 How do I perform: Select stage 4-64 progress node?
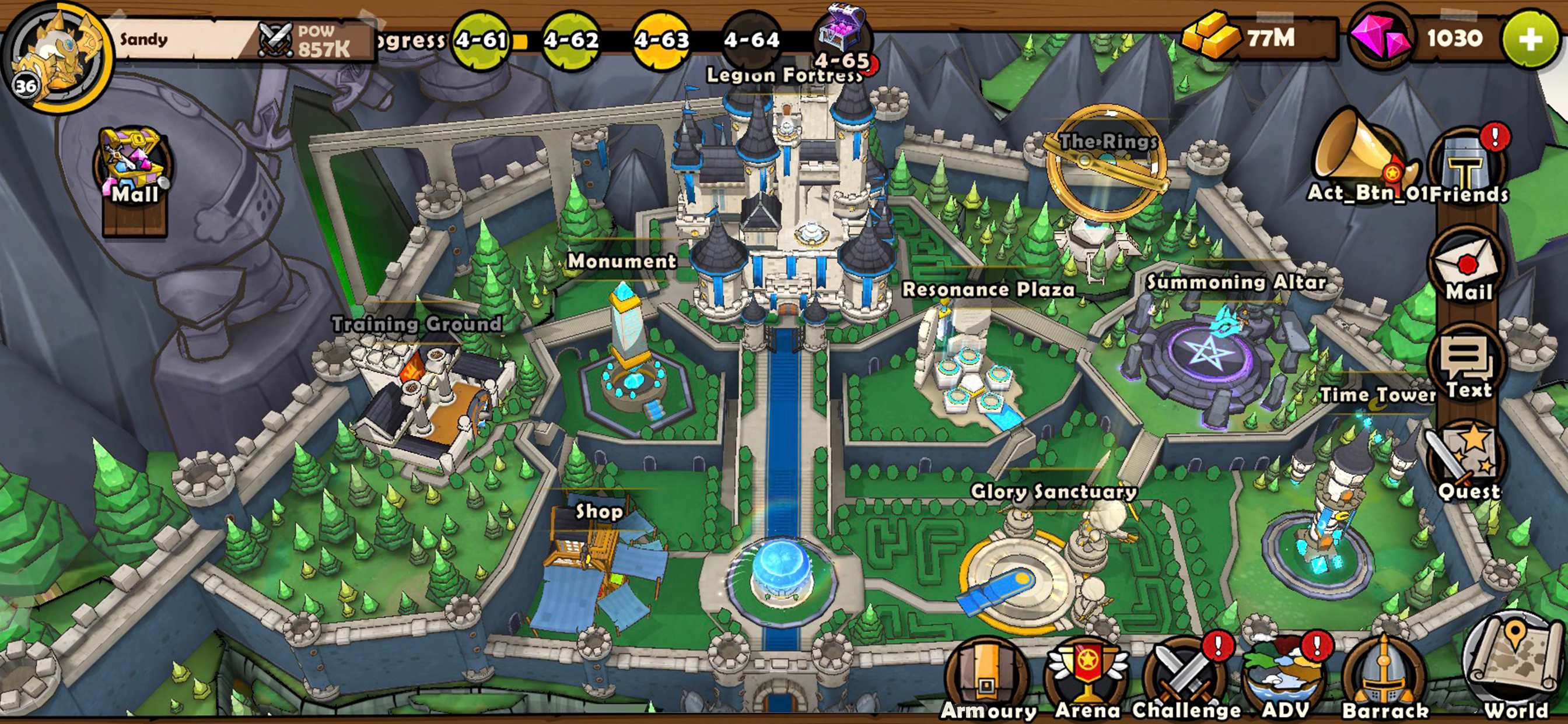tap(752, 40)
